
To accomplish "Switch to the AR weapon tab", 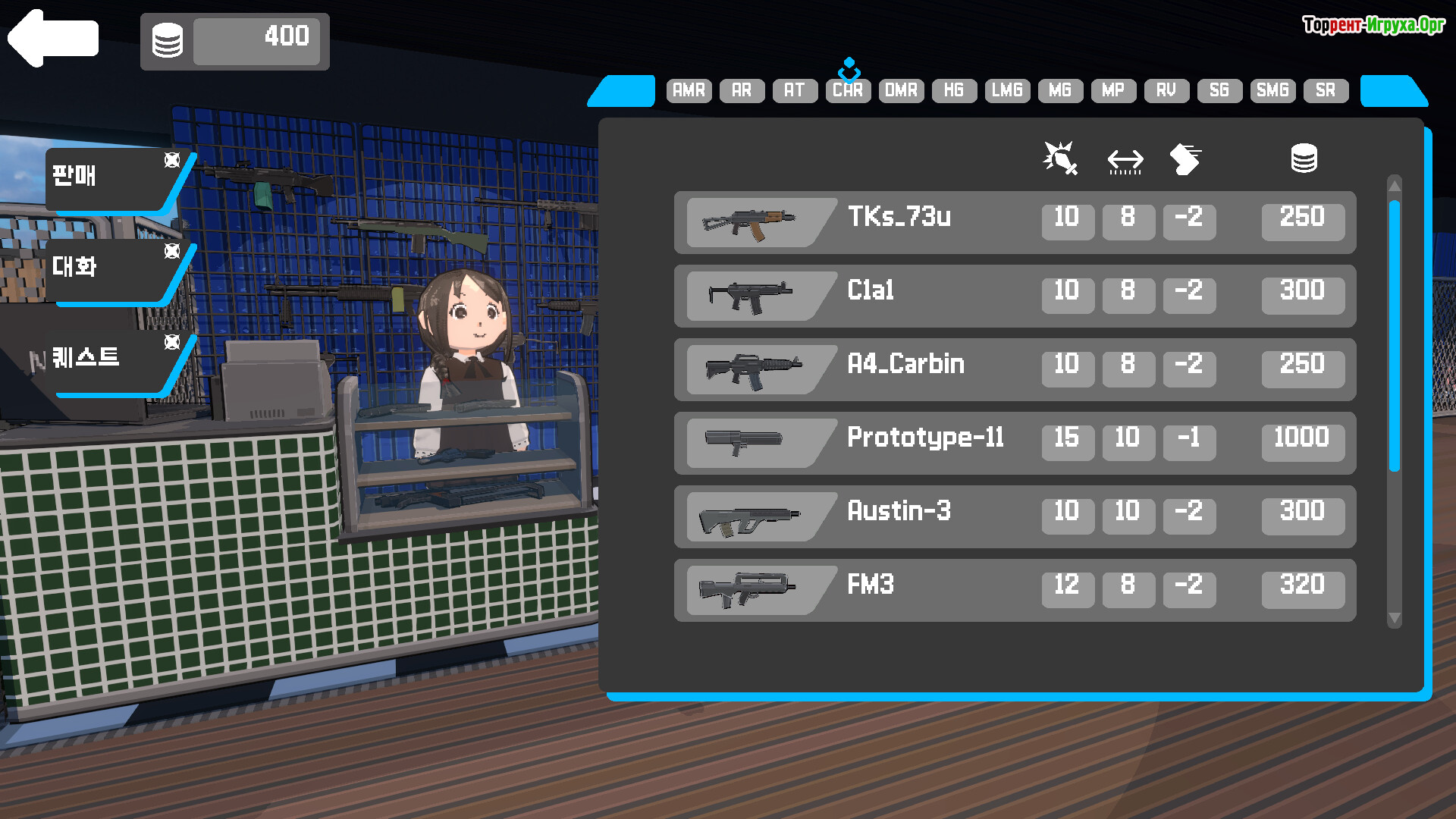I will point(742,90).
